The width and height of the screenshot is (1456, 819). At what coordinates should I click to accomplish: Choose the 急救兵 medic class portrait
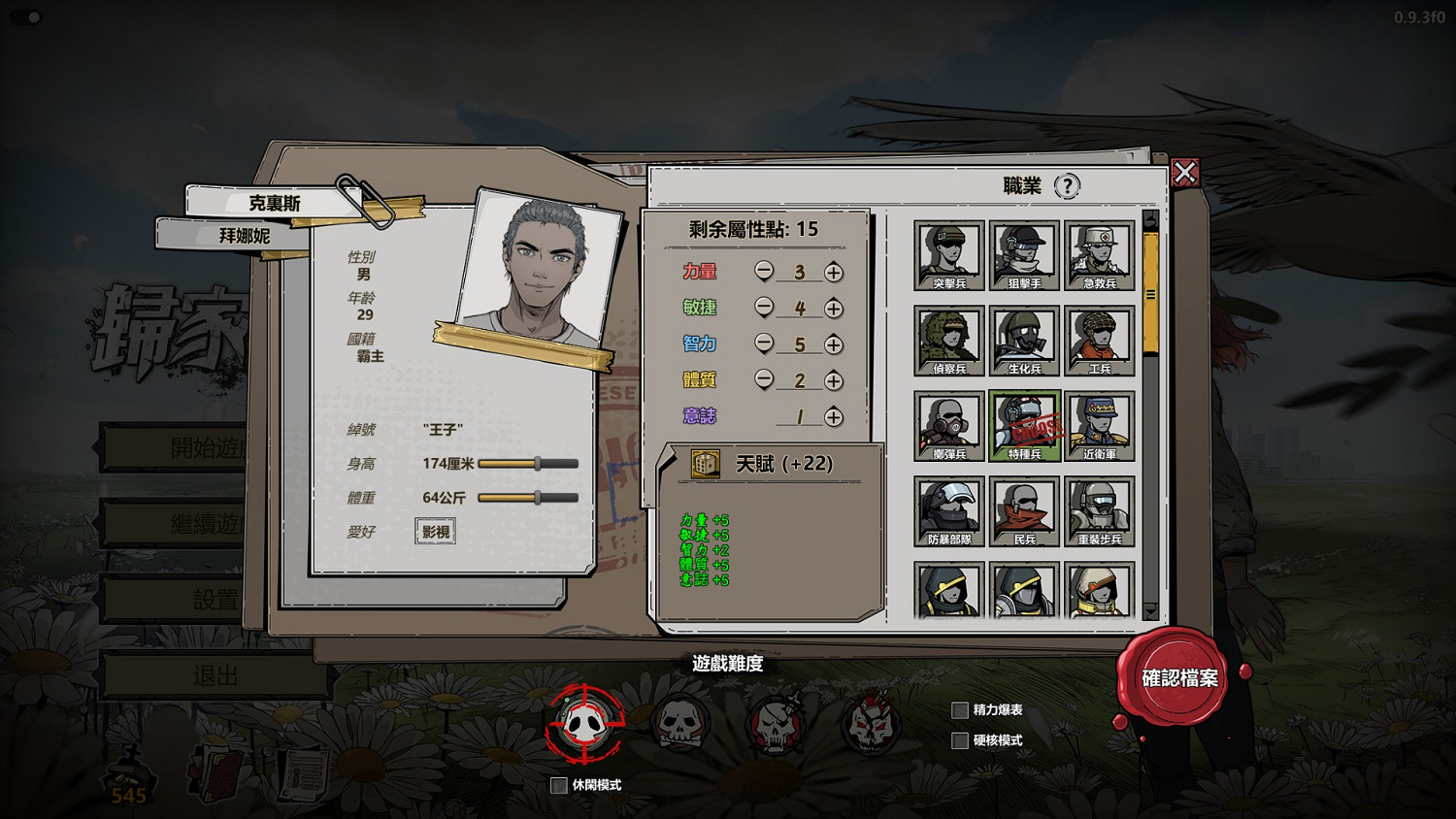coord(1100,254)
